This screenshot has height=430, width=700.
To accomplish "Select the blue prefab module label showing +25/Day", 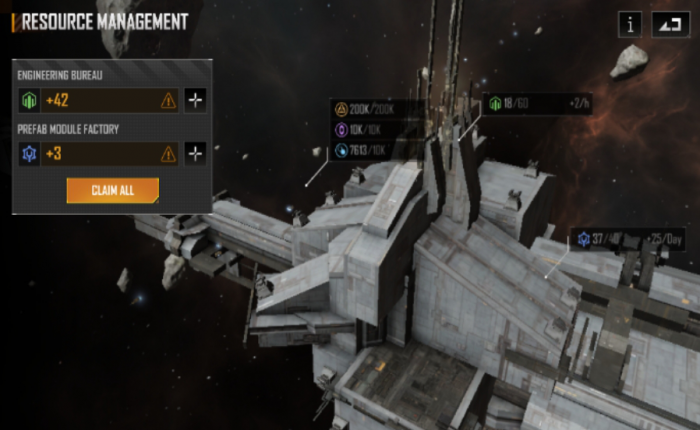I will click(x=628, y=239).
